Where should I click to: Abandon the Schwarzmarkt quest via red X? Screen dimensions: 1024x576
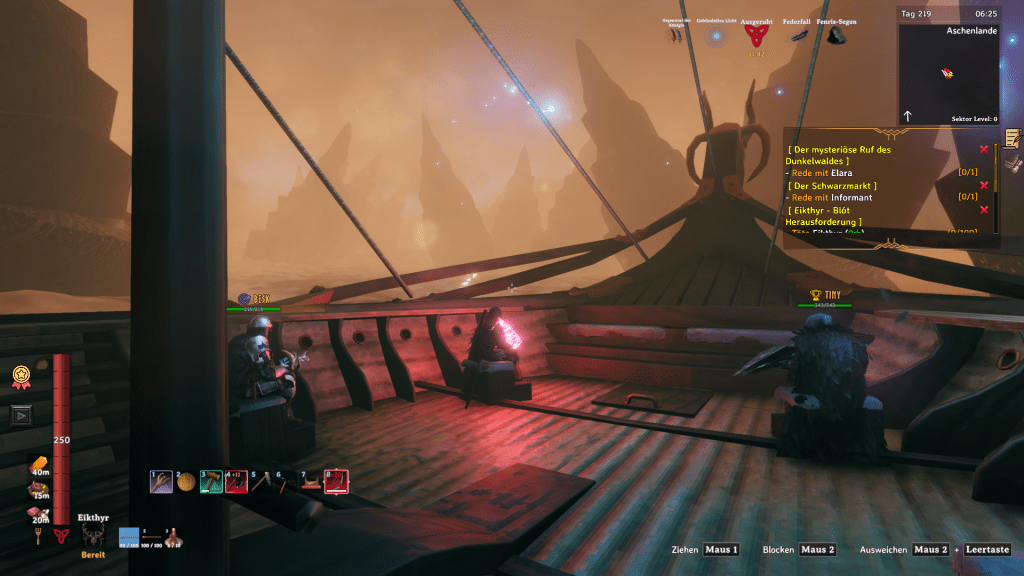(984, 185)
